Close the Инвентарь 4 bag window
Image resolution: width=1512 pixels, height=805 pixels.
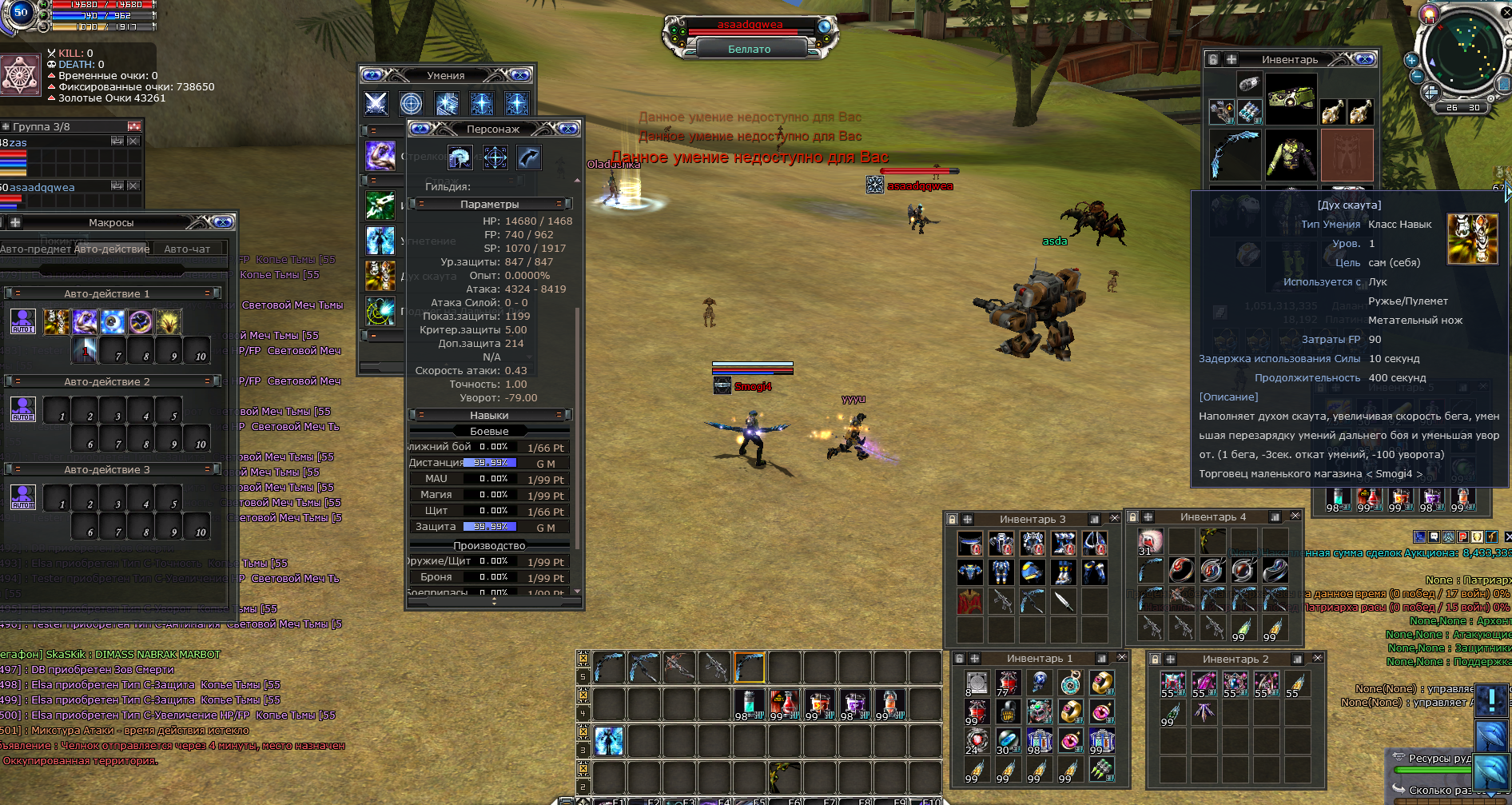click(x=1295, y=516)
